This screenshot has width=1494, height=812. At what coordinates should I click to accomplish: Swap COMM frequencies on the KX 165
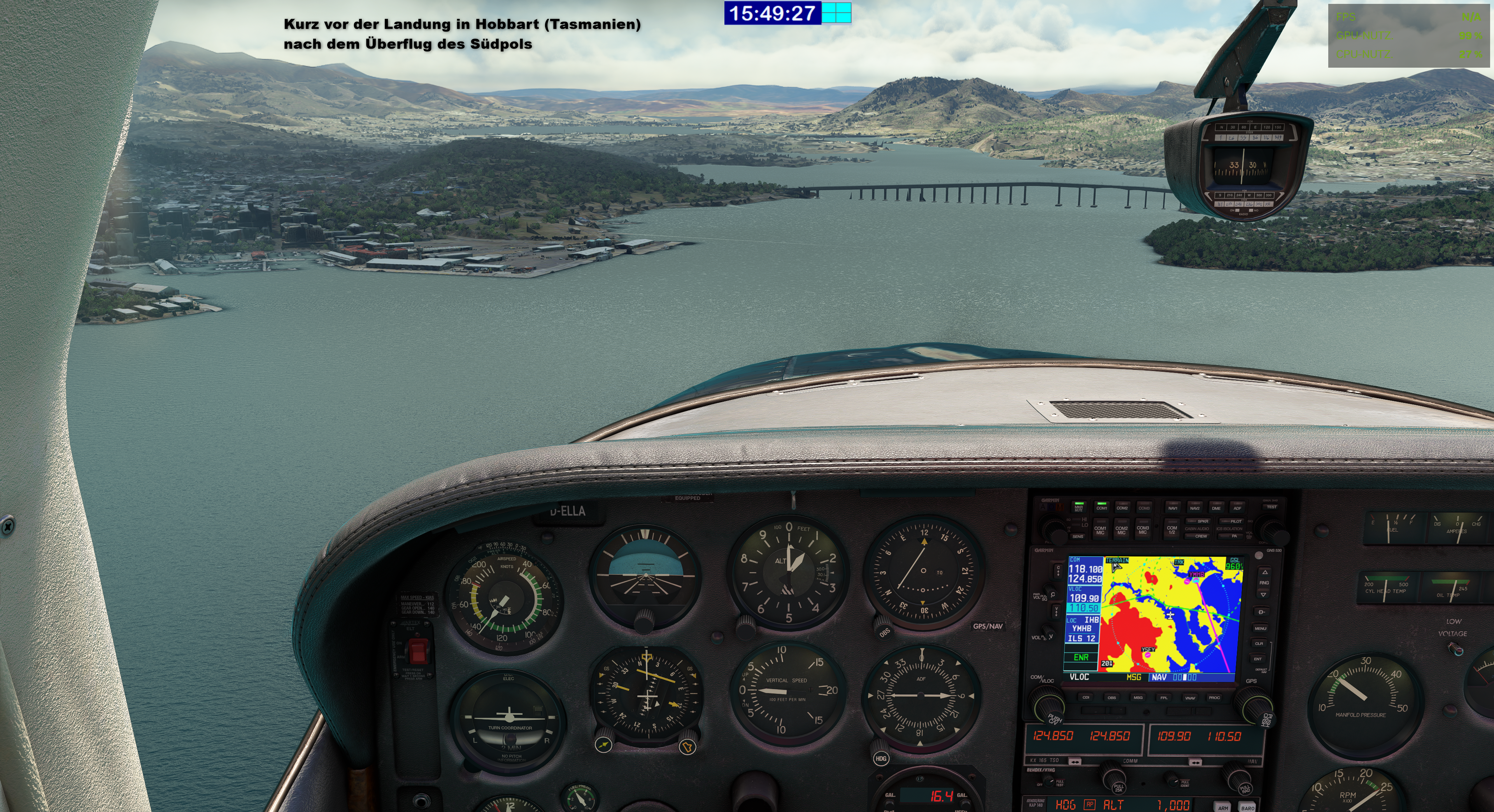pyautogui.click(x=1075, y=761)
